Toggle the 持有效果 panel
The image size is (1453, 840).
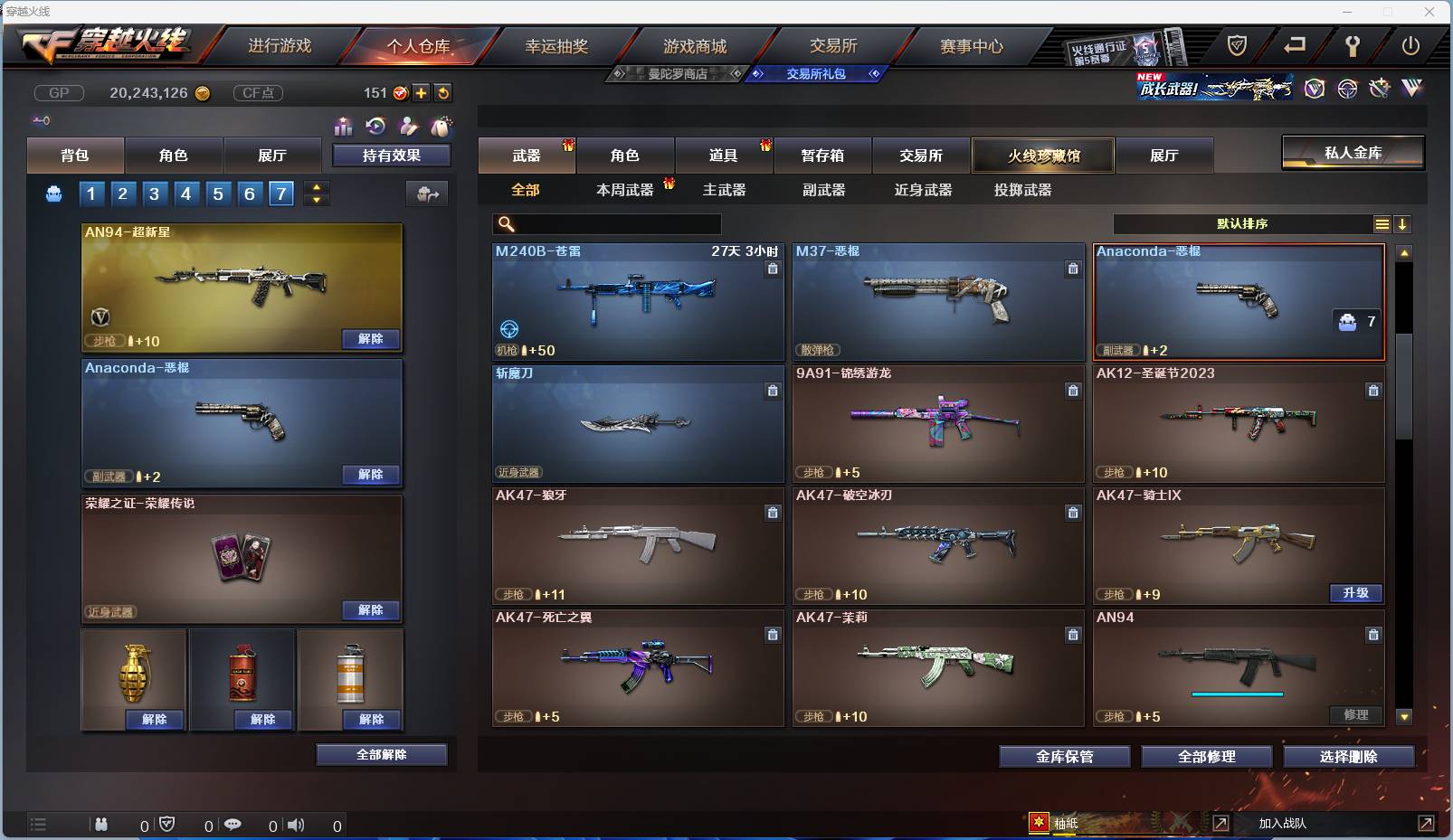pos(392,155)
